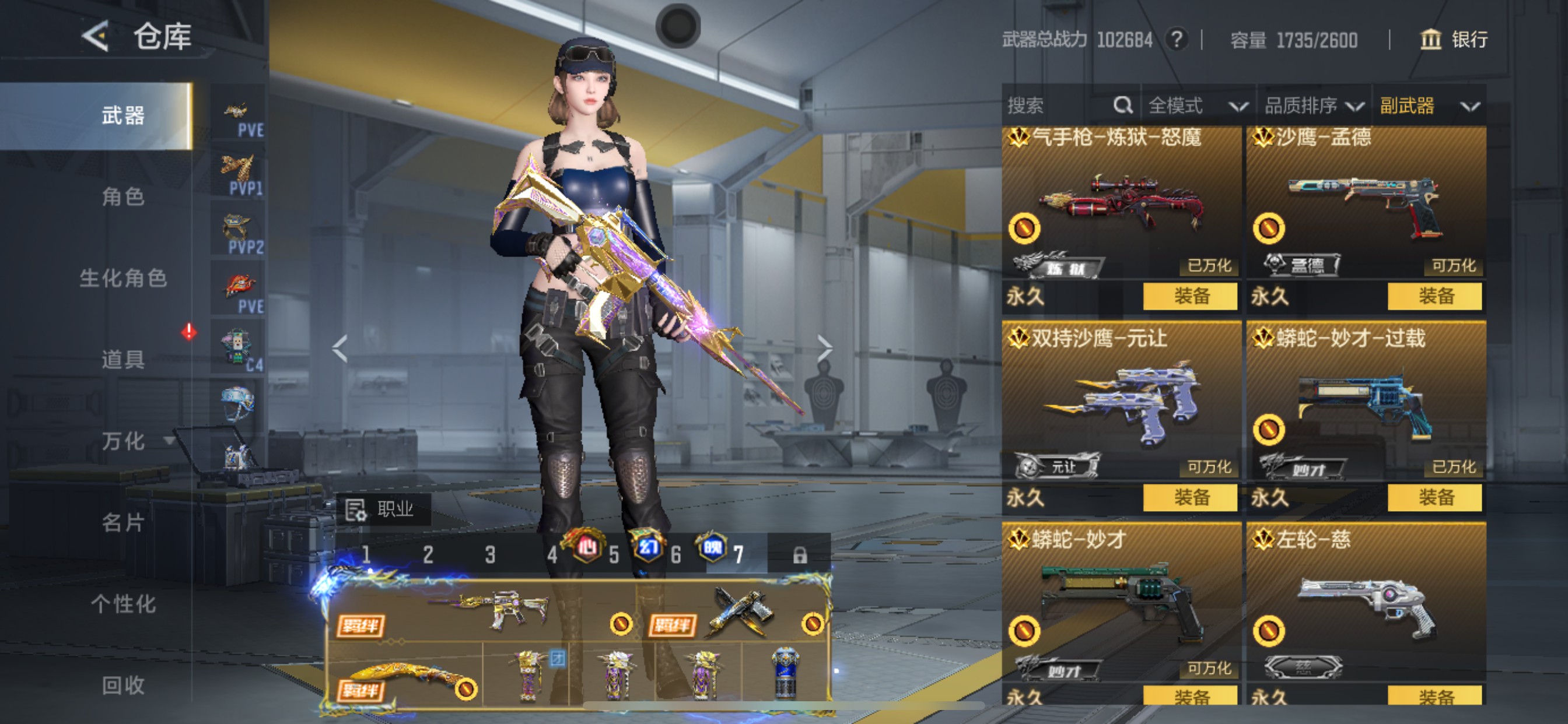The height and width of the screenshot is (724, 1568).
Task: Open the 生化角色 category
Action: pos(123,278)
